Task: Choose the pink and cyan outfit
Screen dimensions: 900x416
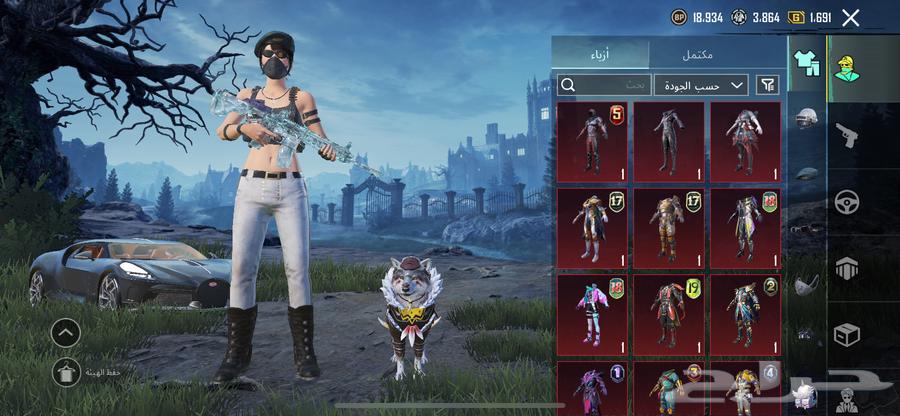Action: (592, 314)
